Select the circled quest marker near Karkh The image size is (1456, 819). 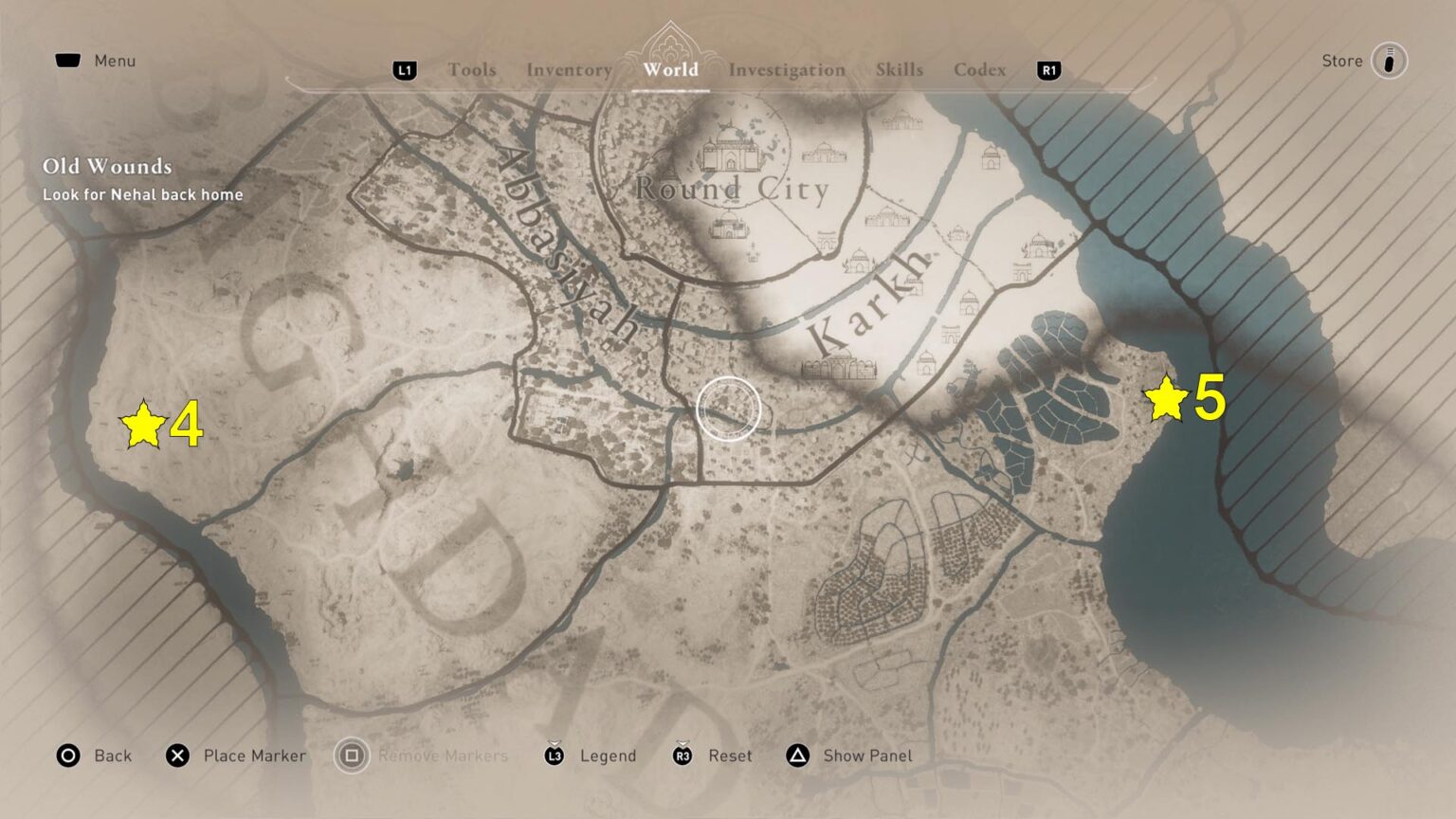(728, 408)
